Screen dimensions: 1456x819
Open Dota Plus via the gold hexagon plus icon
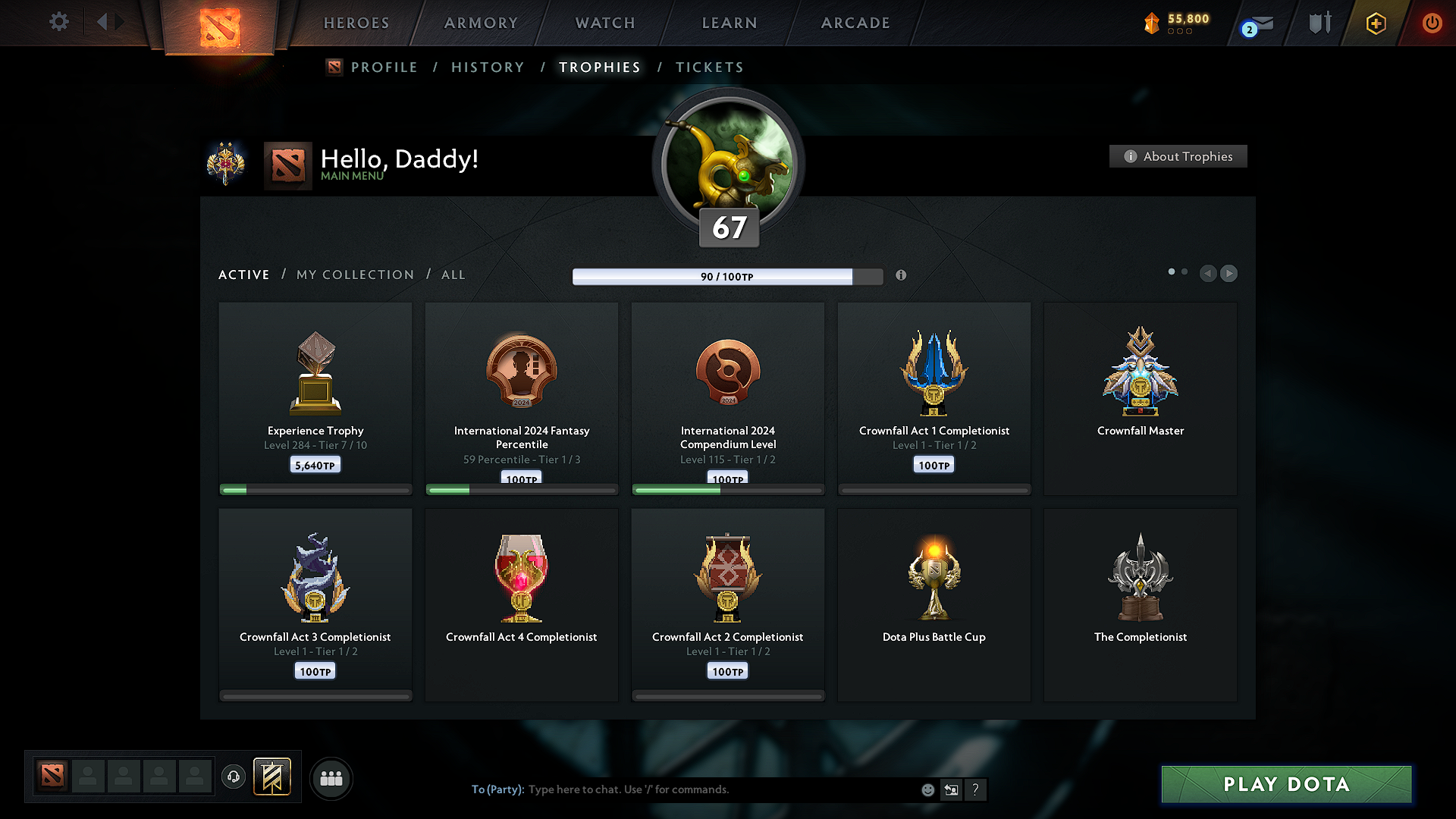1375,24
